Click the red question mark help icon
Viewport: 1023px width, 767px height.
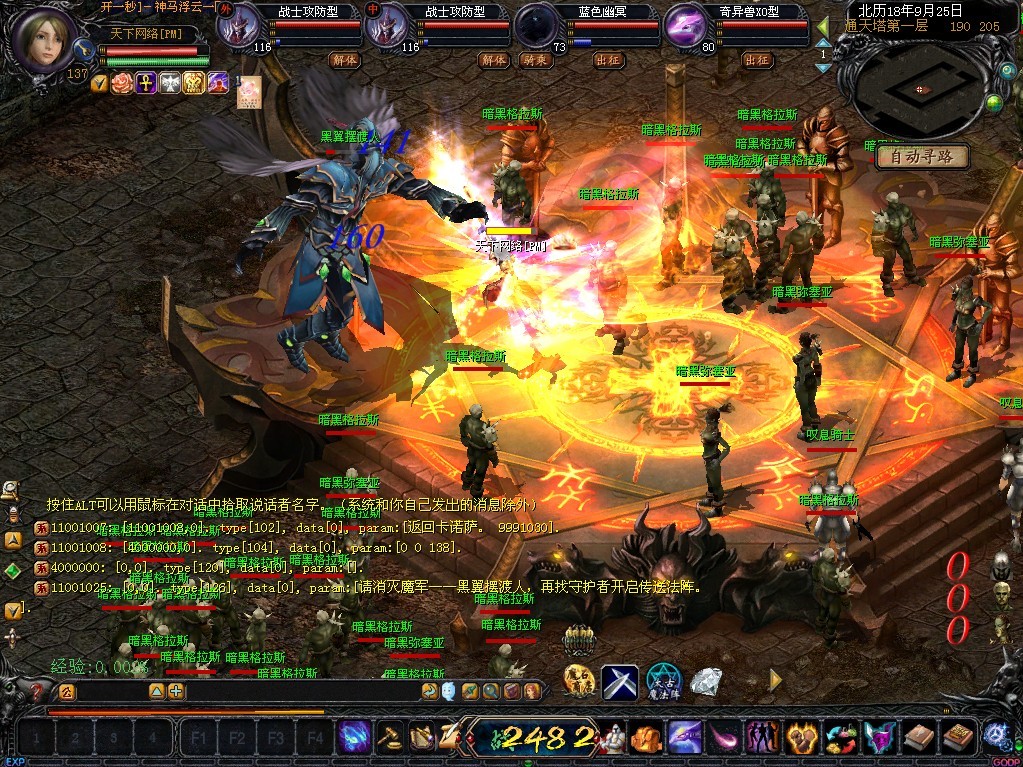37,691
